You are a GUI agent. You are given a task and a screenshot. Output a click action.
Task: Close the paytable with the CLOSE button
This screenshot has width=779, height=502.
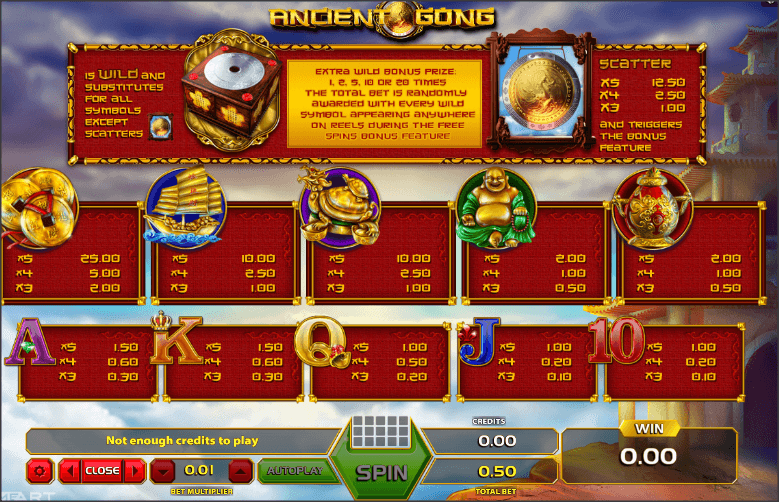click(102, 470)
